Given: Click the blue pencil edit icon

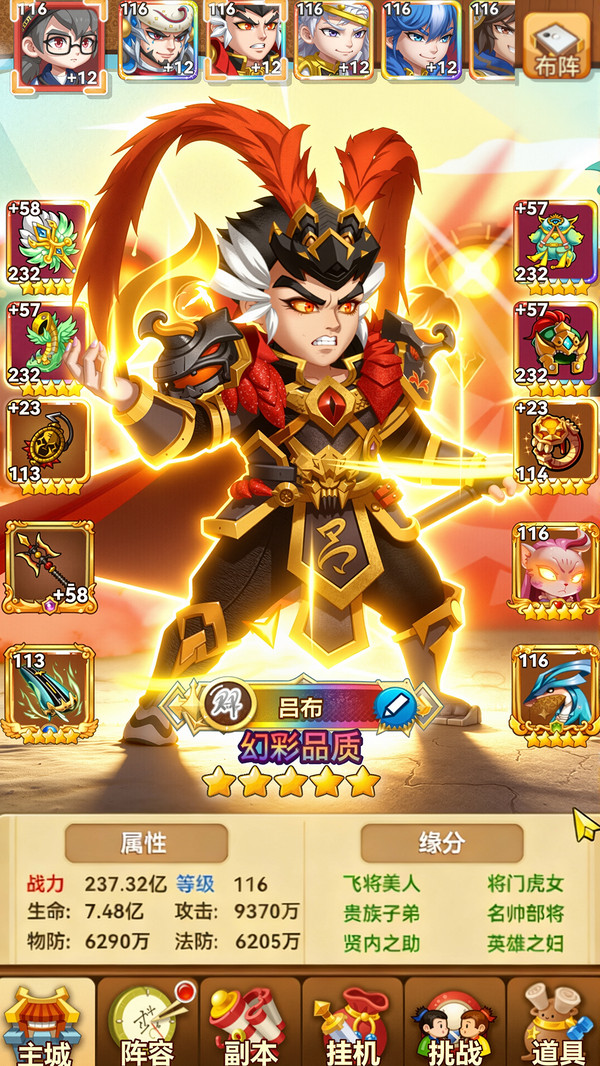Looking at the screenshot, I should tap(395, 707).
